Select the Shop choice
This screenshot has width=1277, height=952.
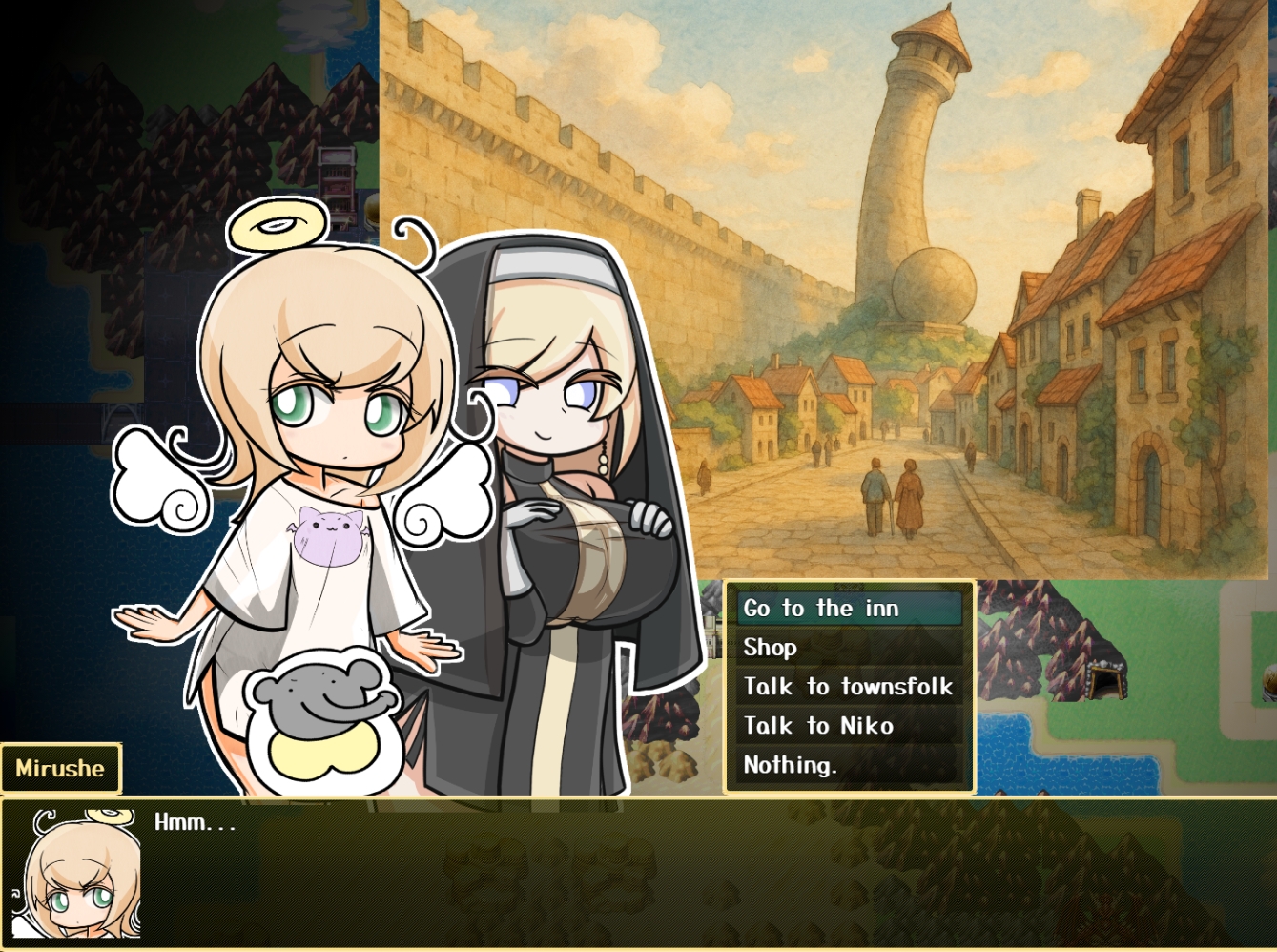[849, 648]
